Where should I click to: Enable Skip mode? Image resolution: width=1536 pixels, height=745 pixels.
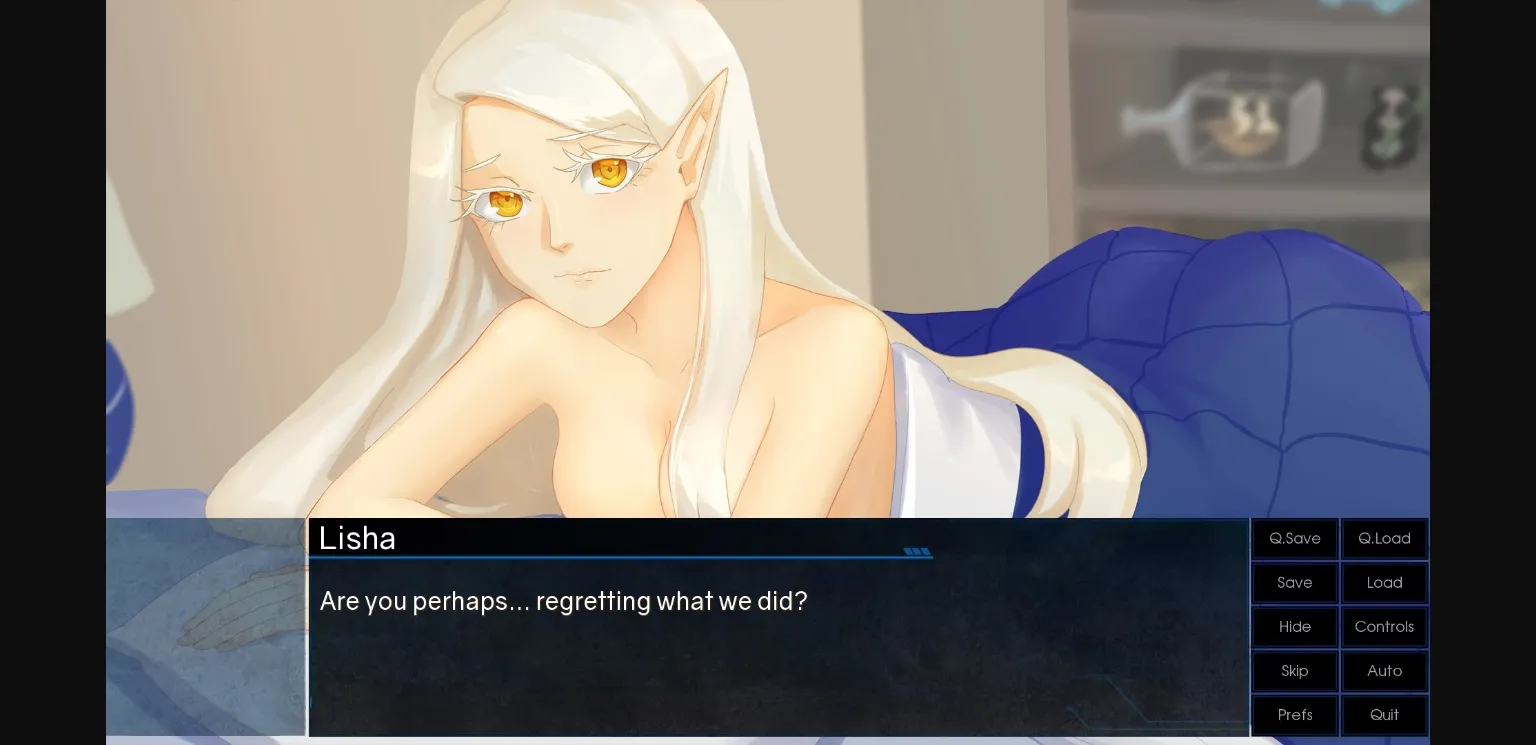coord(1294,671)
